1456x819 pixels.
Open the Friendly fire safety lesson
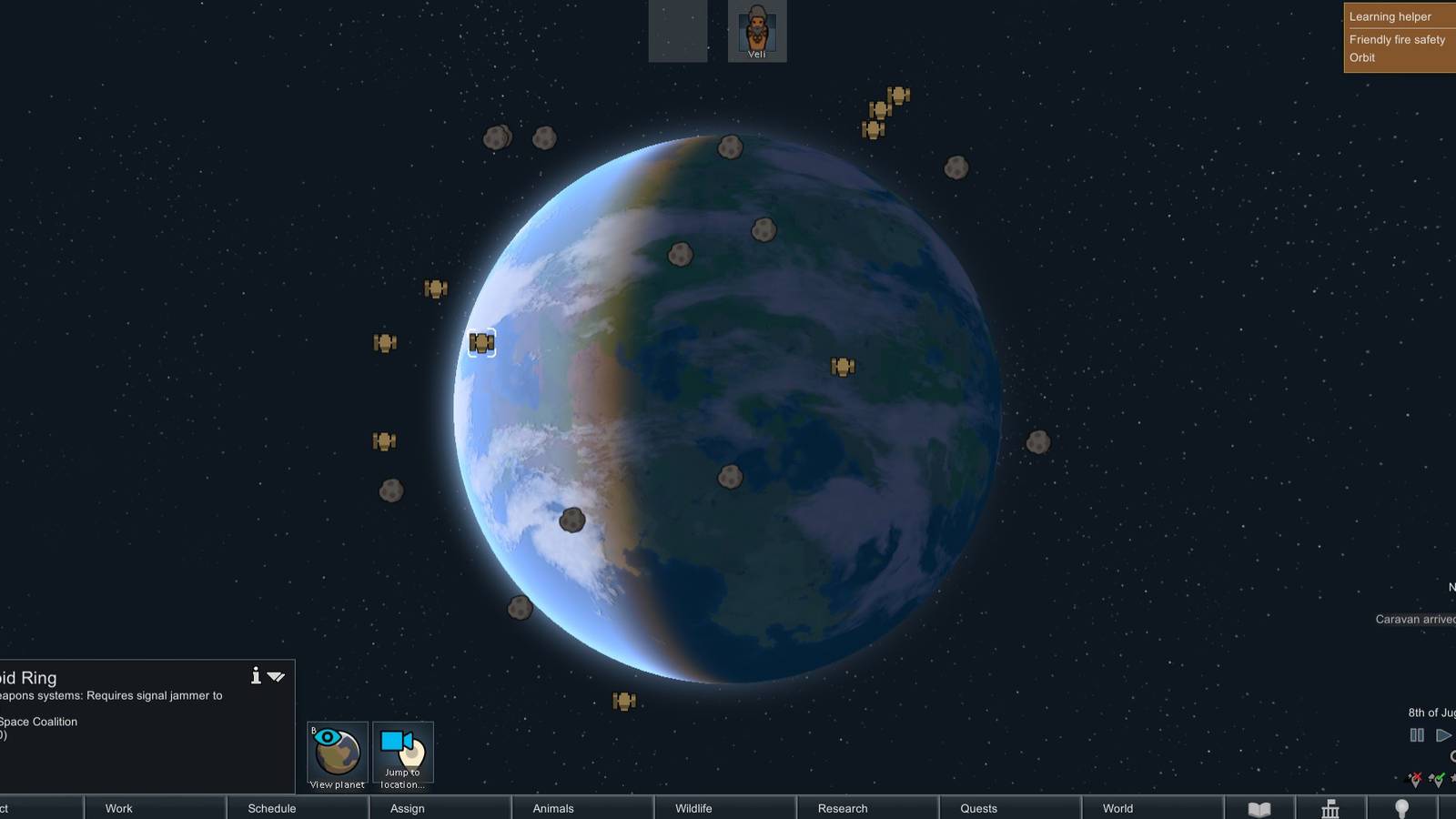(x=1398, y=39)
